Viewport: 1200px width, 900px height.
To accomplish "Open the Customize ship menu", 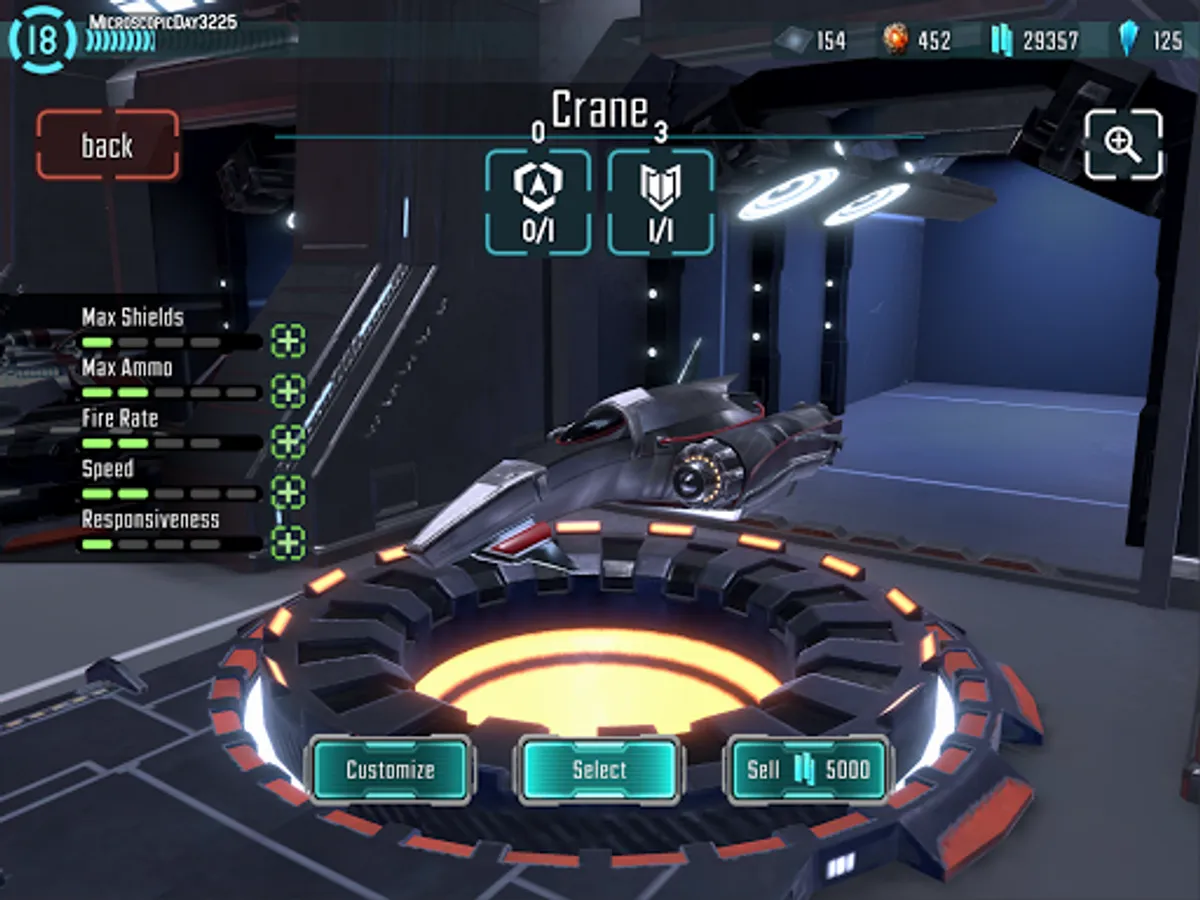I will click(x=390, y=770).
